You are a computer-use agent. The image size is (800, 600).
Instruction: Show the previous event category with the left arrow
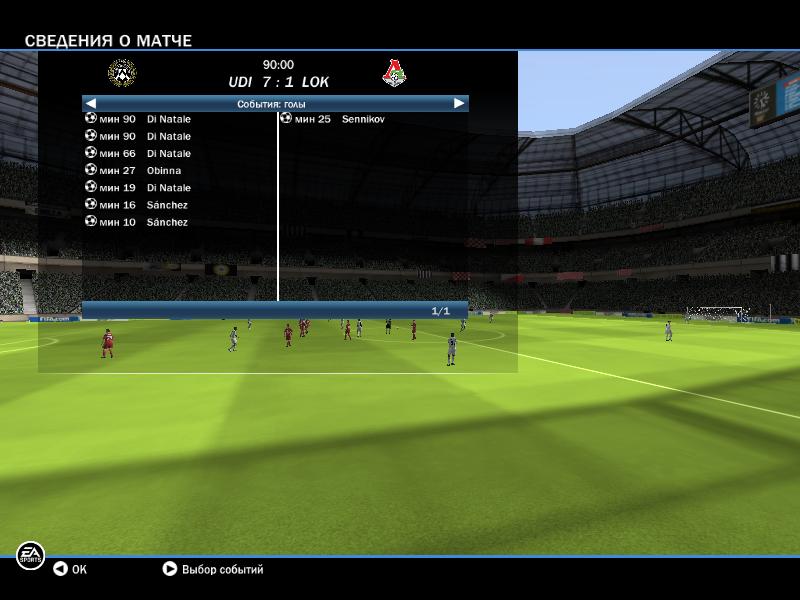click(91, 103)
